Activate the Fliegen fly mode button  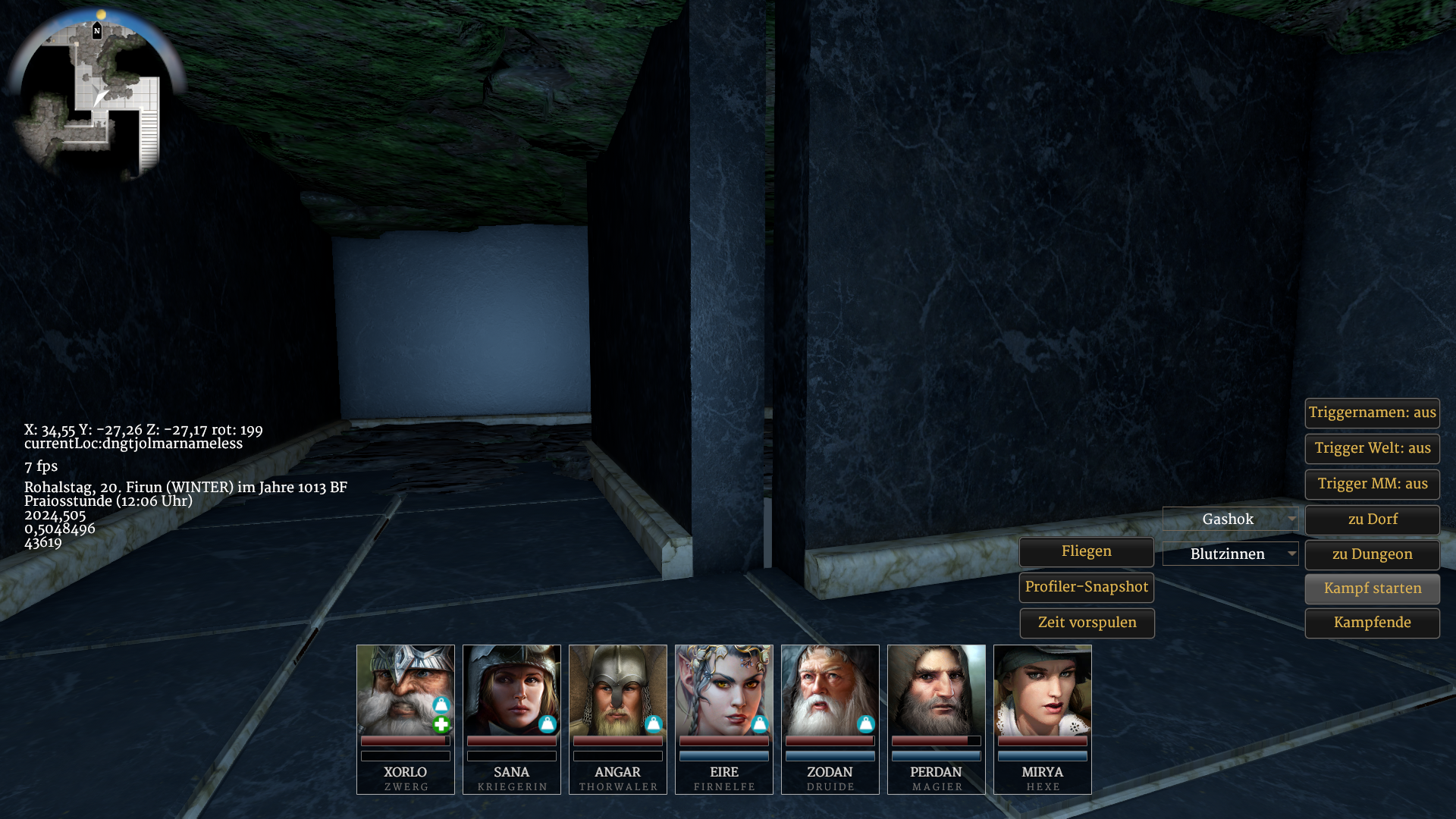[1086, 552]
